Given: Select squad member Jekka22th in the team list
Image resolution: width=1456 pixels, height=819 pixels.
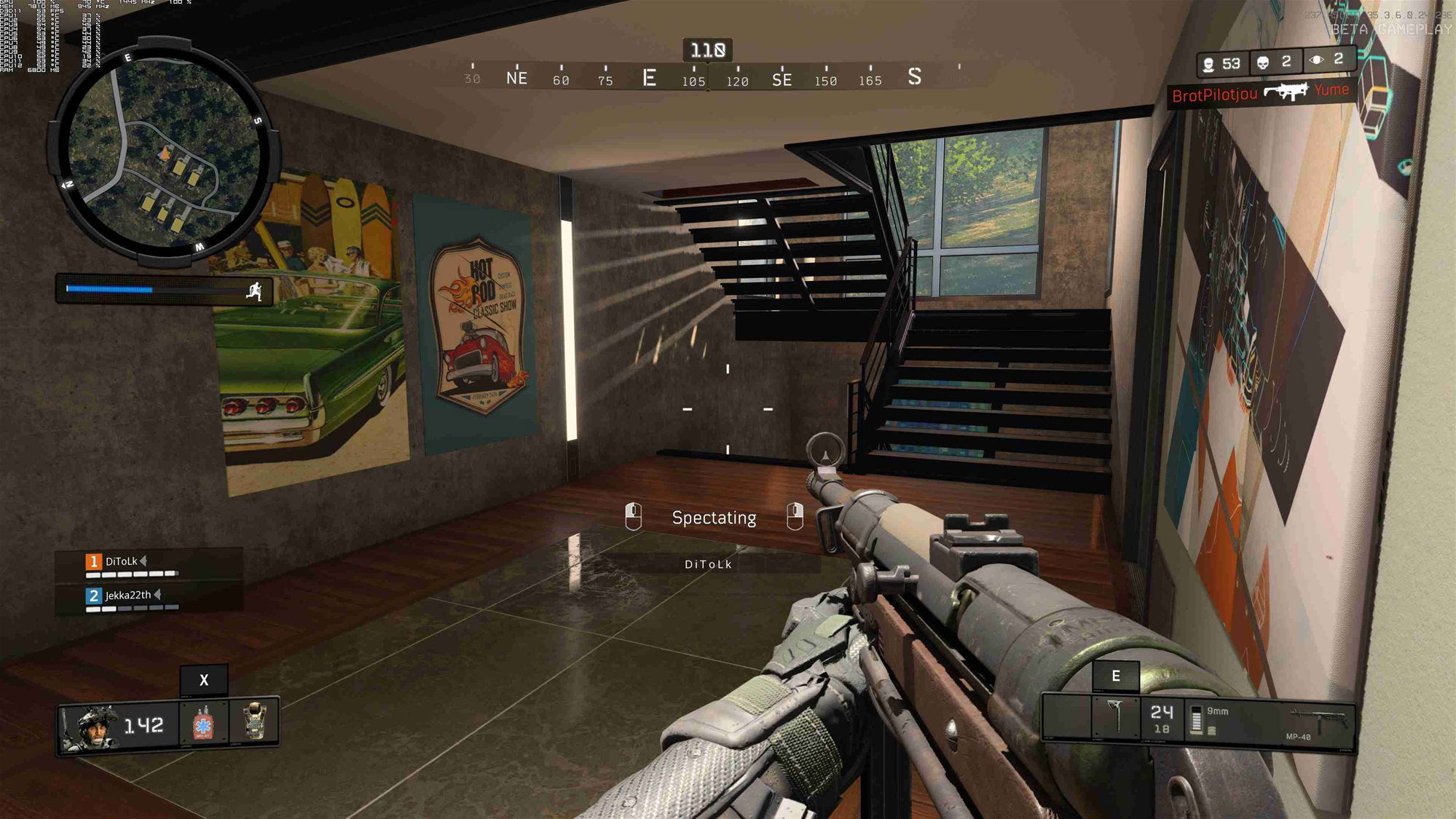Looking at the screenshot, I should click(x=128, y=595).
